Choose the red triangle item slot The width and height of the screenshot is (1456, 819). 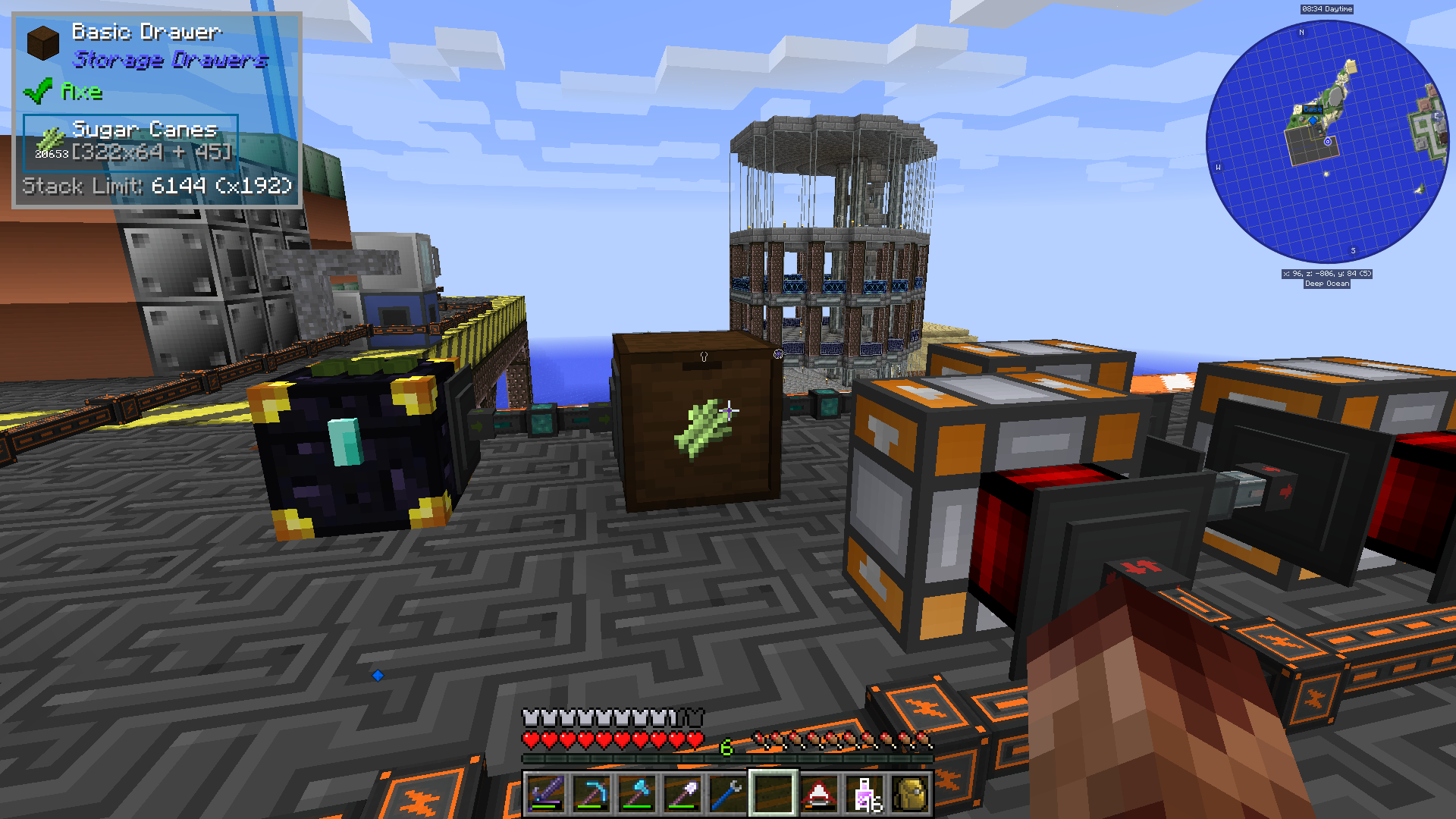tap(818, 794)
